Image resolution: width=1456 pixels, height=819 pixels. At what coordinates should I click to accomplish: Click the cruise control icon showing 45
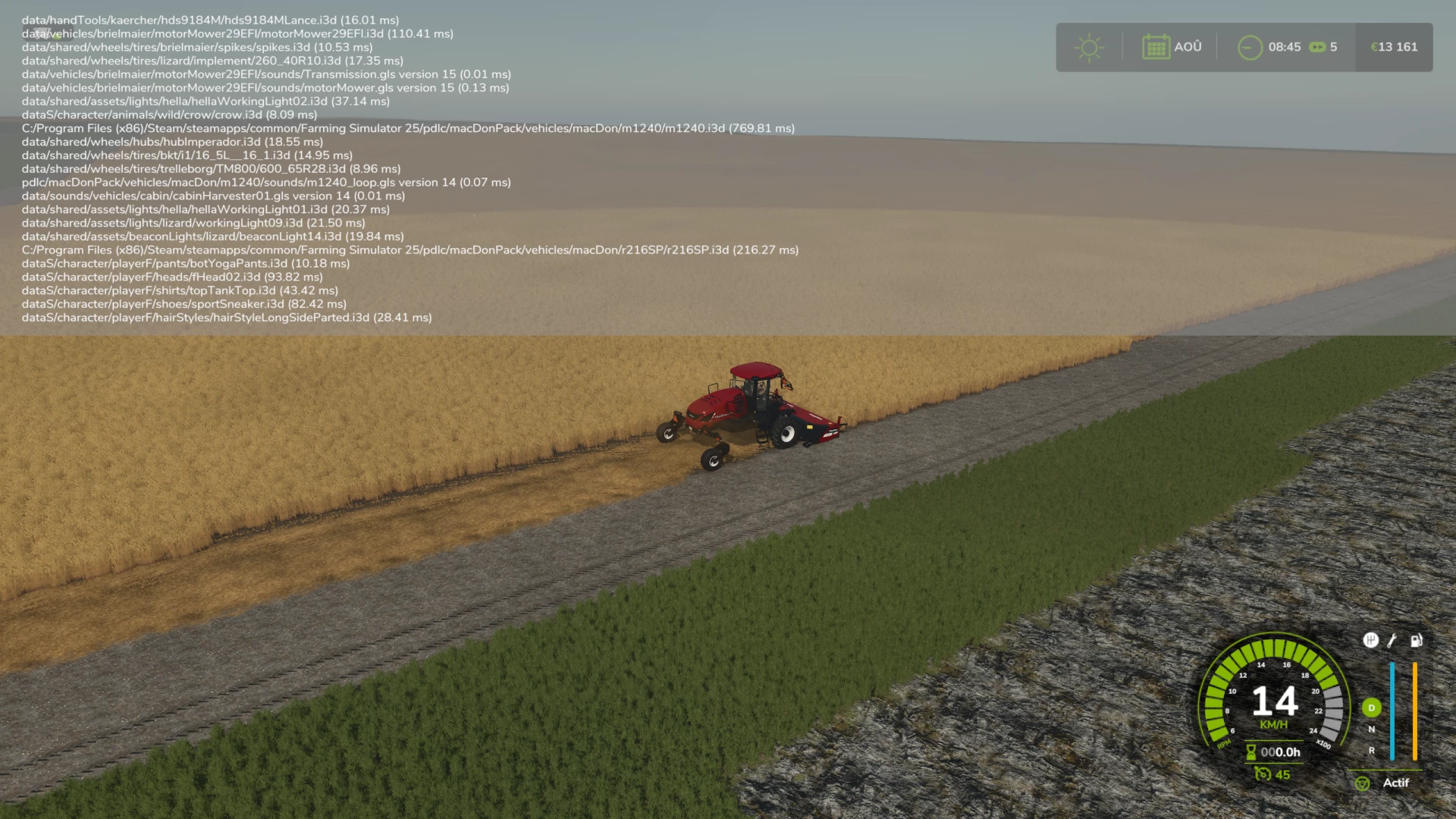pyautogui.click(x=1263, y=774)
